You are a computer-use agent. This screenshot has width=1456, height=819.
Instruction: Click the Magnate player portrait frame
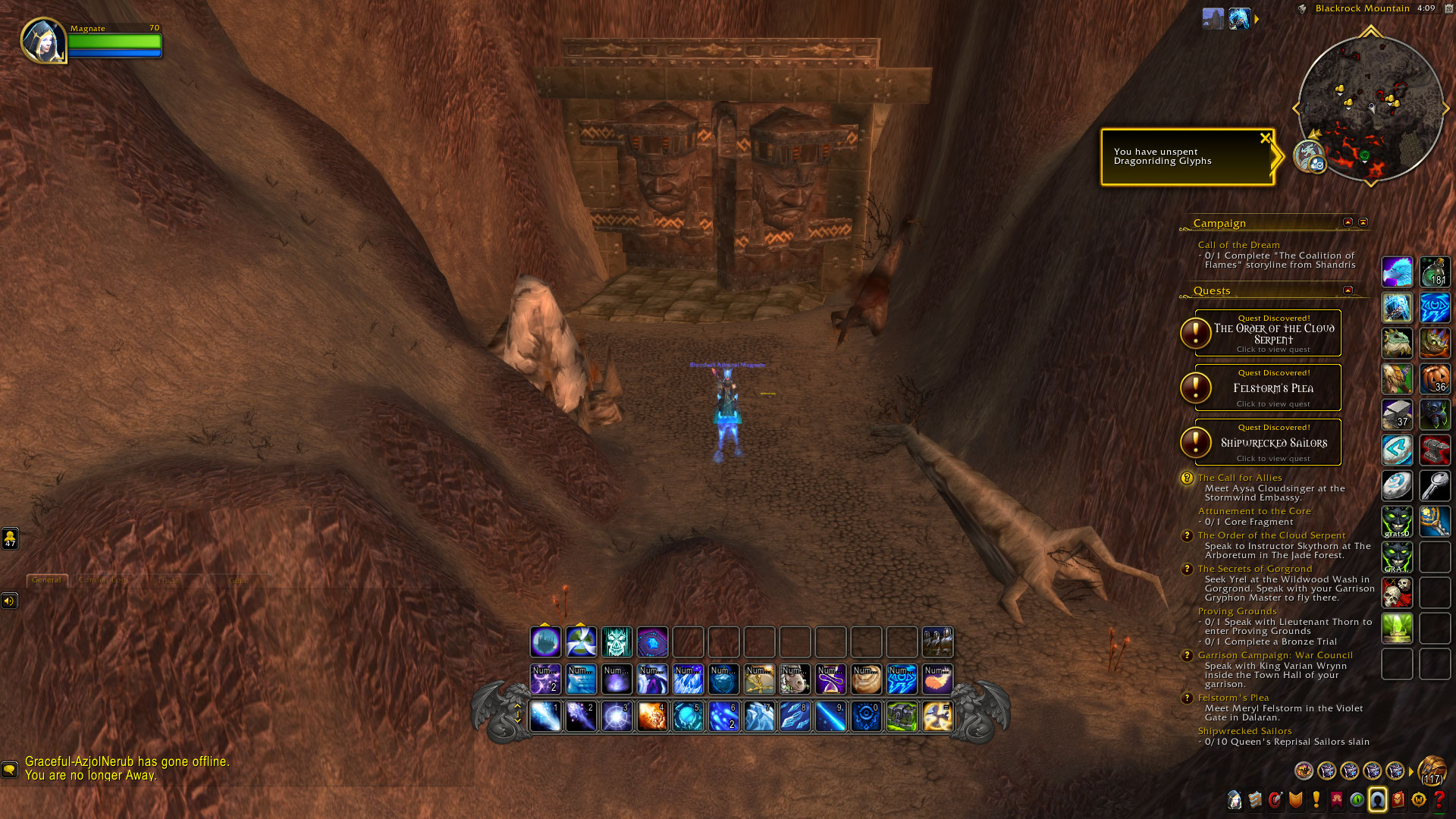(43, 40)
